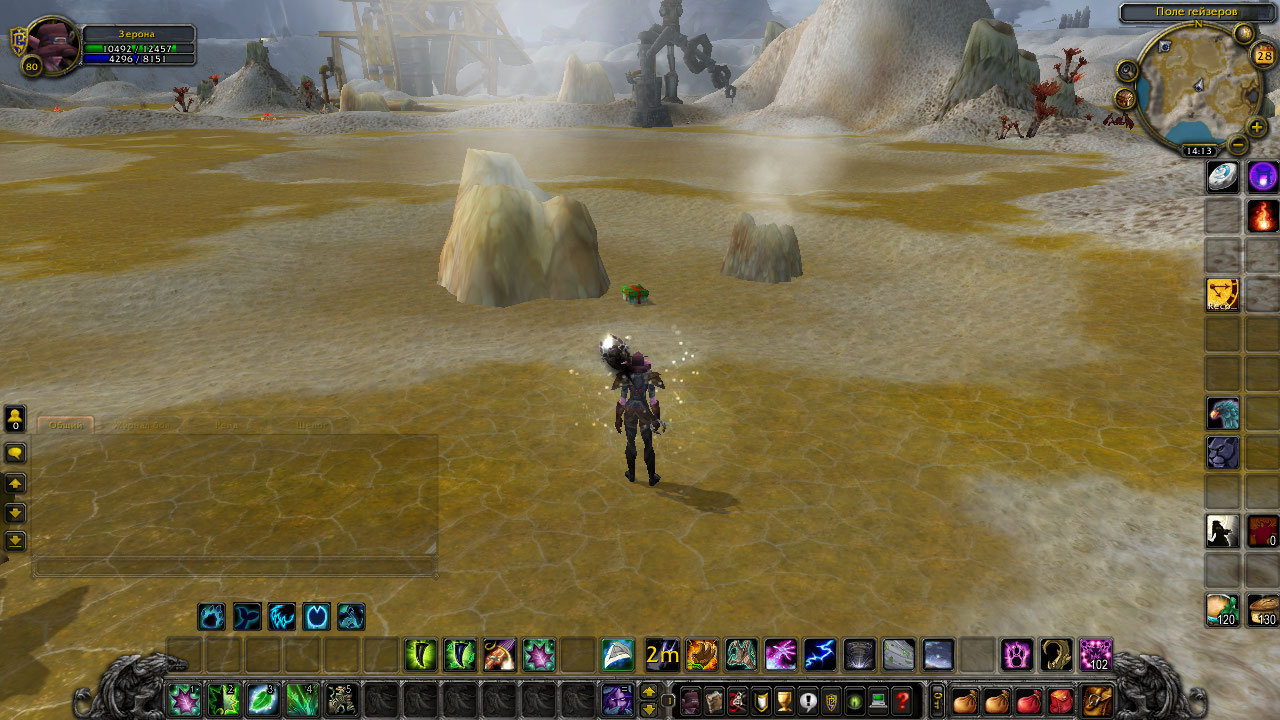The image size is (1280, 720).
Task: Use the bread item with 130 count
Action: 1262,609
